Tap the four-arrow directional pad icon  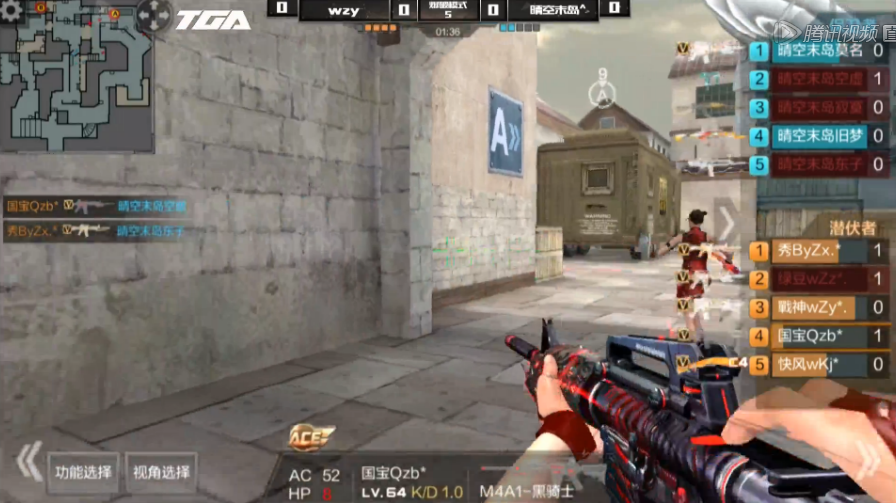pyautogui.click(x=154, y=14)
